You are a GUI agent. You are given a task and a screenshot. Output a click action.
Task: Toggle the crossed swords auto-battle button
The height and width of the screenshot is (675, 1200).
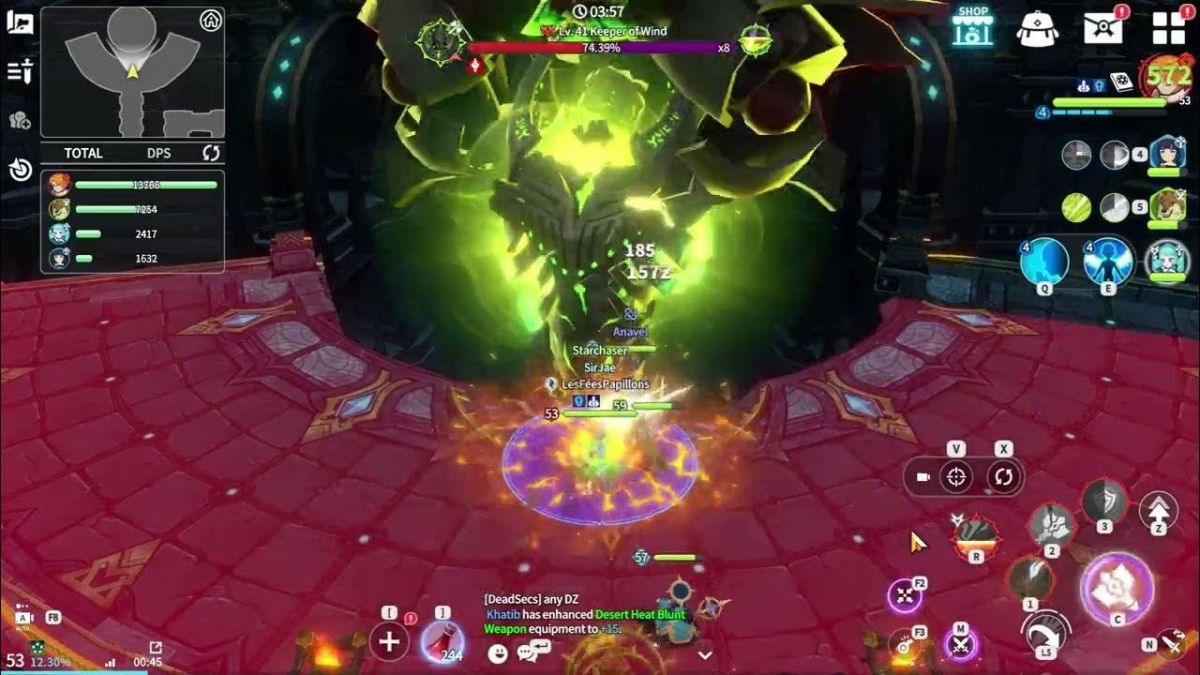click(961, 645)
